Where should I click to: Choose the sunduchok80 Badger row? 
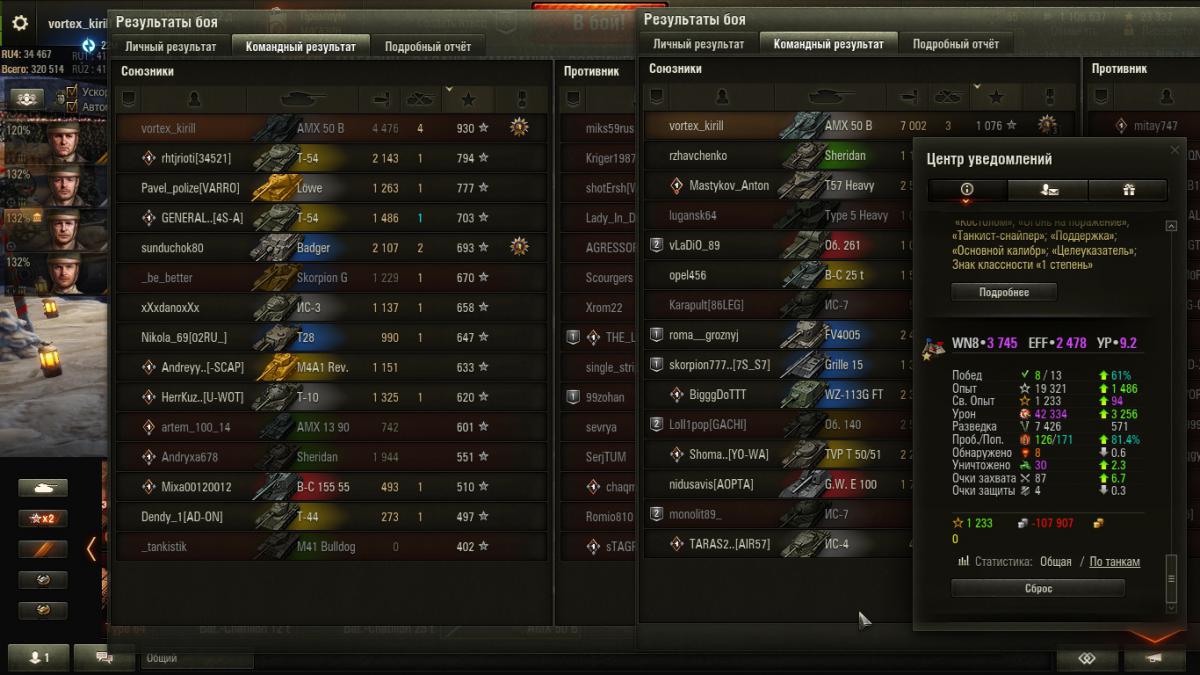coord(331,248)
